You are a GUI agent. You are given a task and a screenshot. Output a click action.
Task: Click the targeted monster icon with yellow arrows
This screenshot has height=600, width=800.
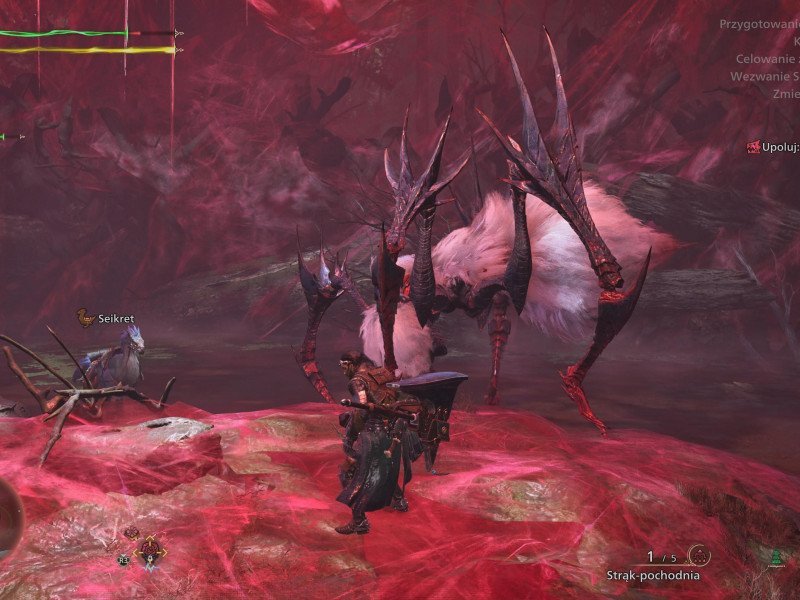coord(150,549)
